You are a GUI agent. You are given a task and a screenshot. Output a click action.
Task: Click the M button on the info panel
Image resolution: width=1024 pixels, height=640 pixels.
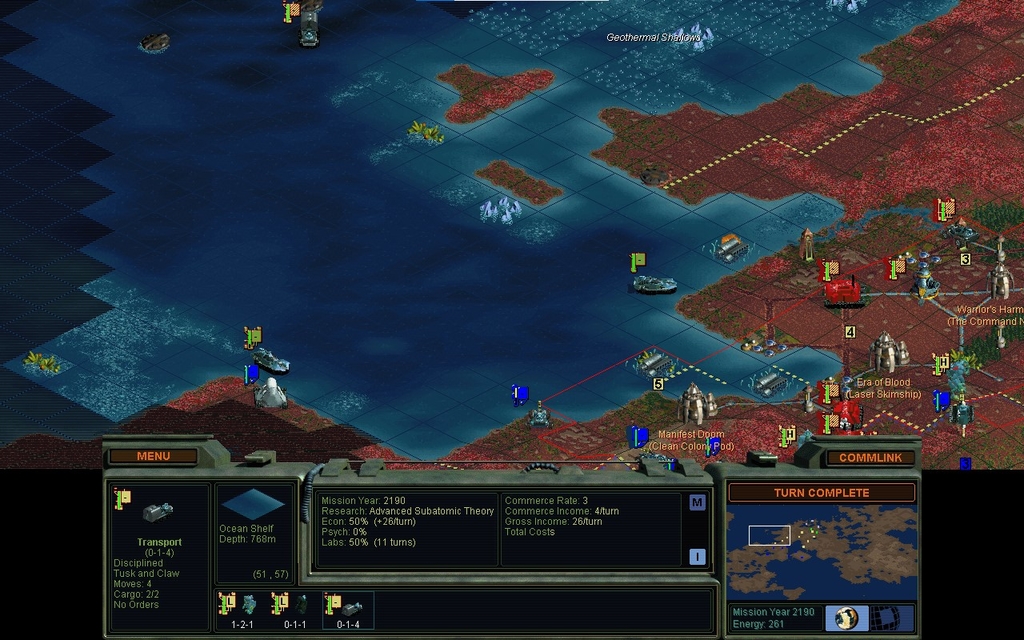[x=697, y=502]
